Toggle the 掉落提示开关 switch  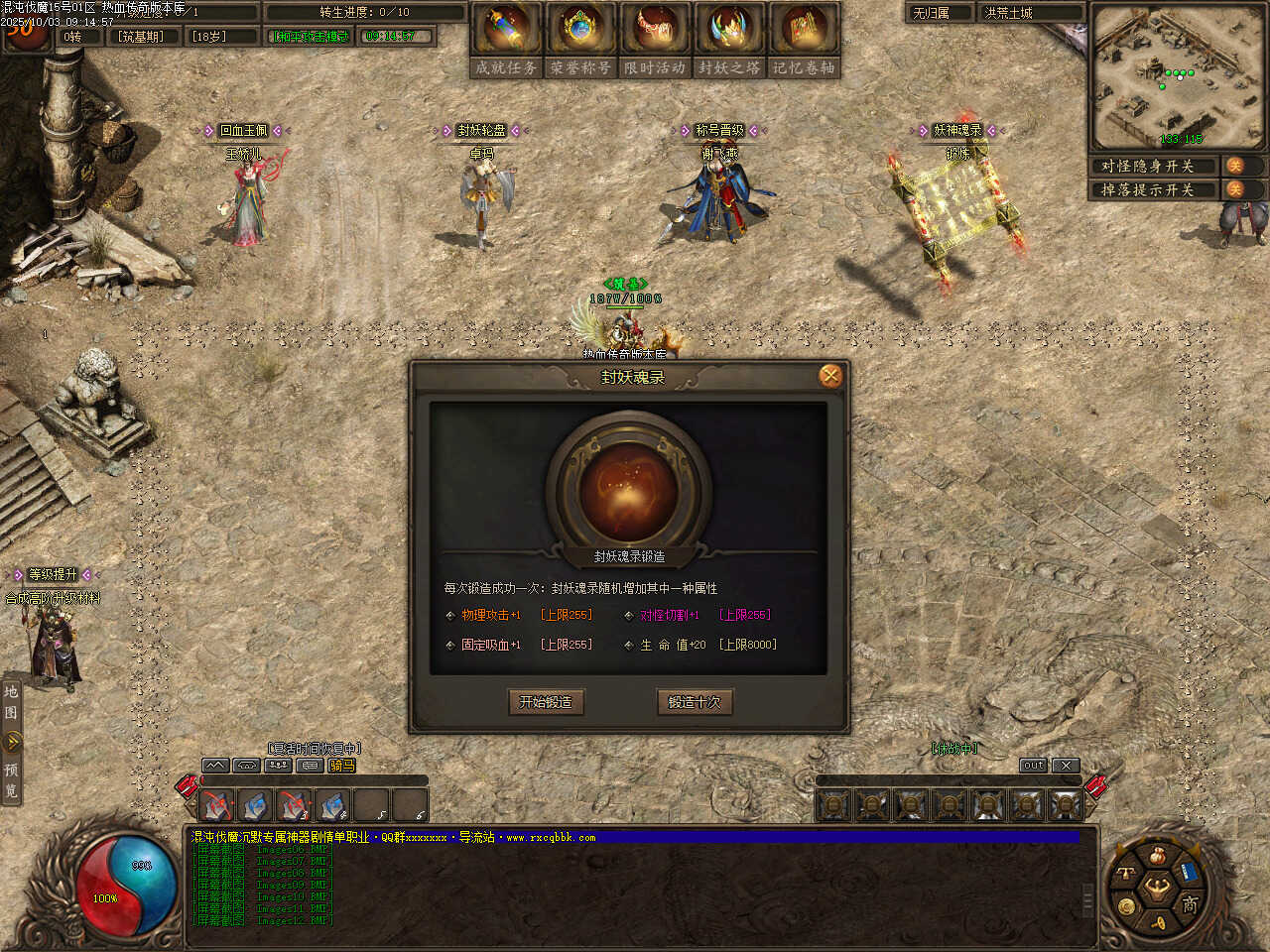pos(1235,189)
